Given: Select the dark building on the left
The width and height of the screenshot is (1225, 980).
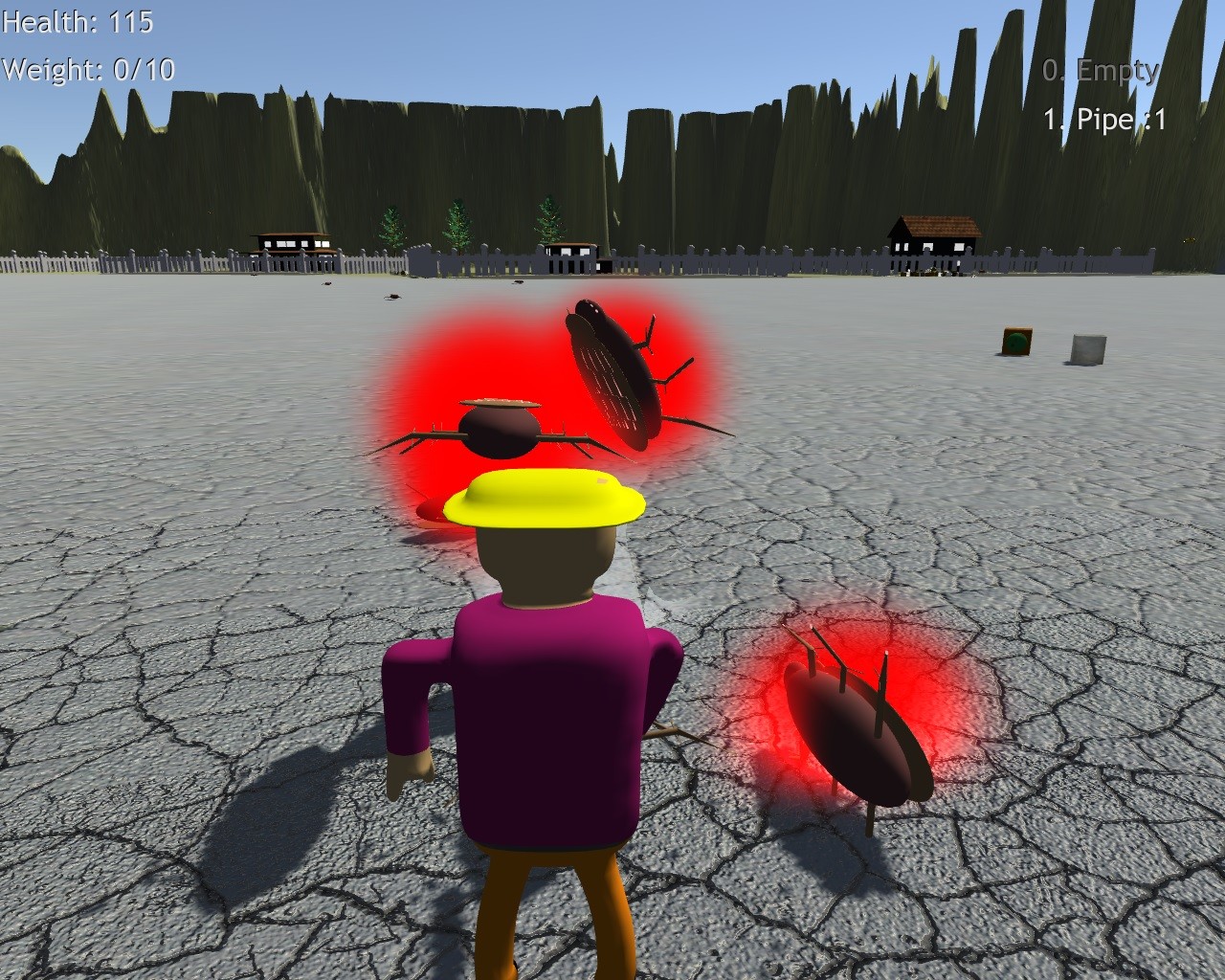Looking at the screenshot, I should [292, 244].
